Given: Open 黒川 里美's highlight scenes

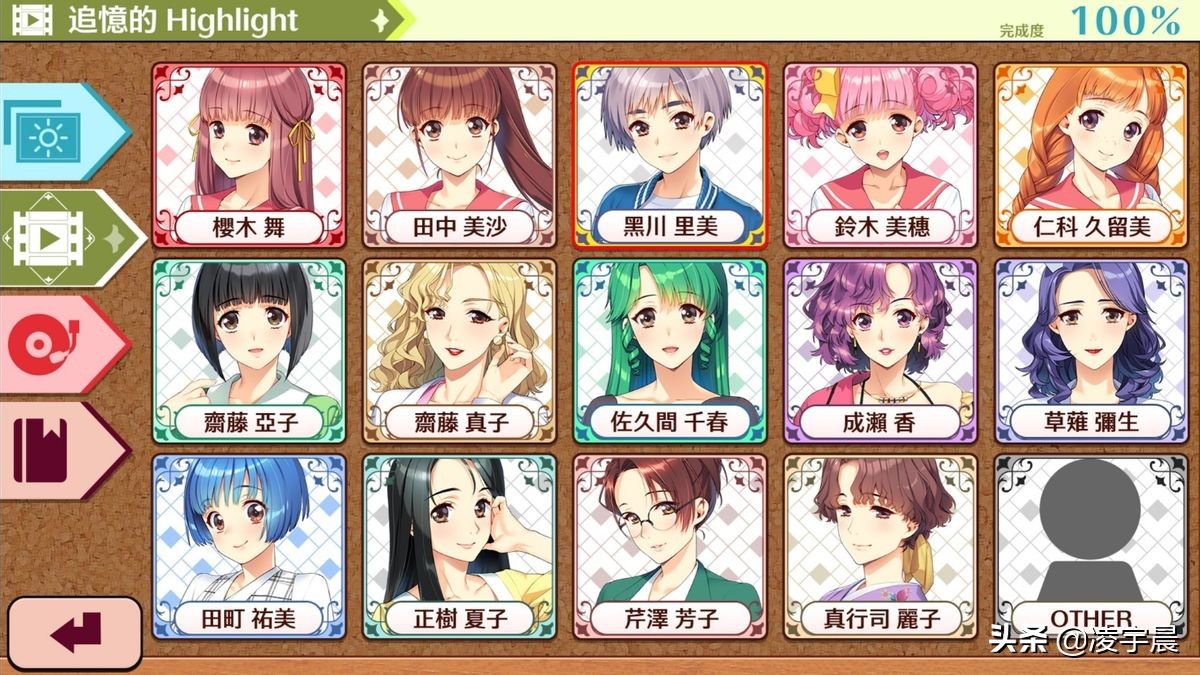Looking at the screenshot, I should (x=670, y=155).
